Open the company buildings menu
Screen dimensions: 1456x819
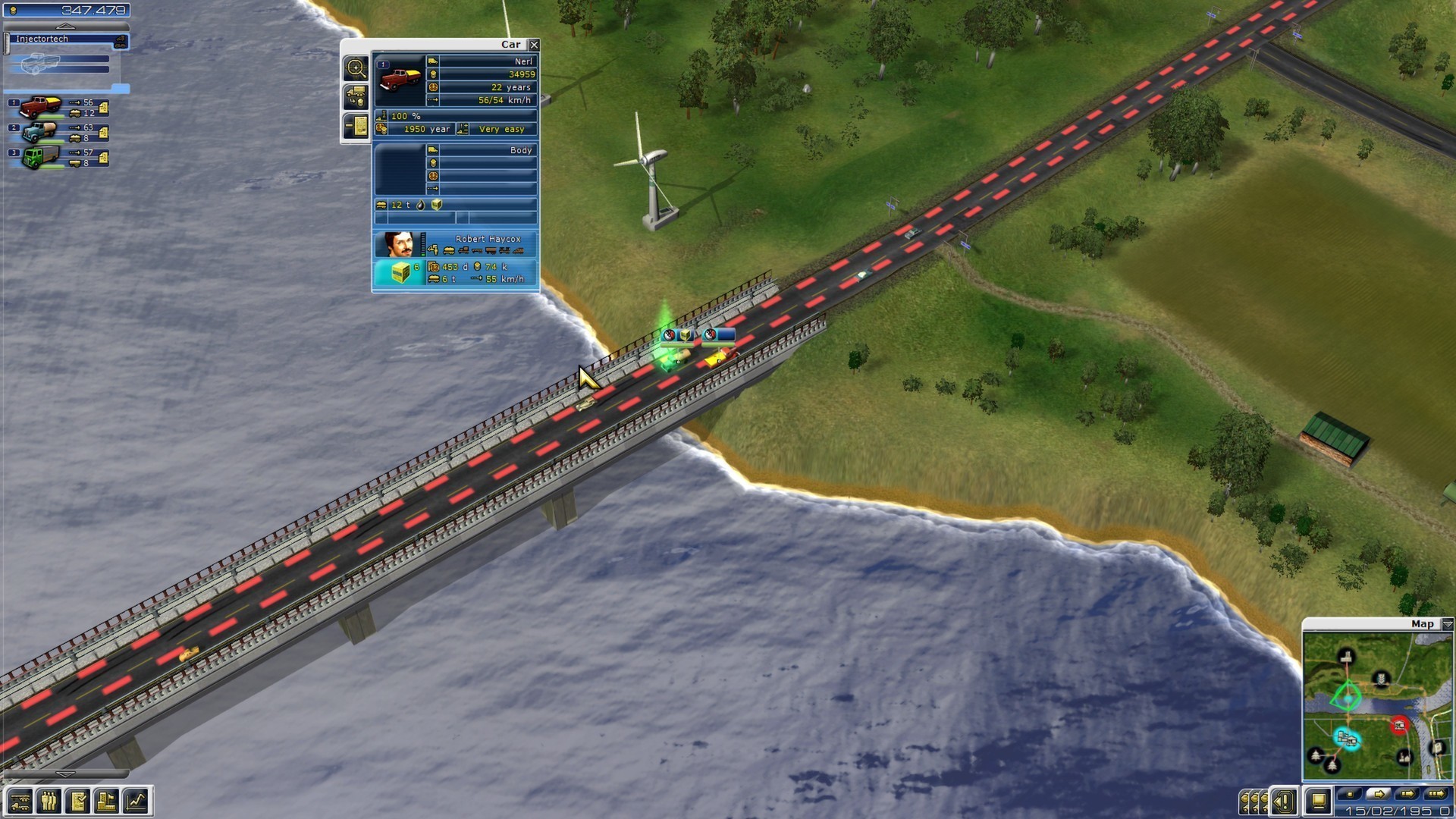pos(106,801)
